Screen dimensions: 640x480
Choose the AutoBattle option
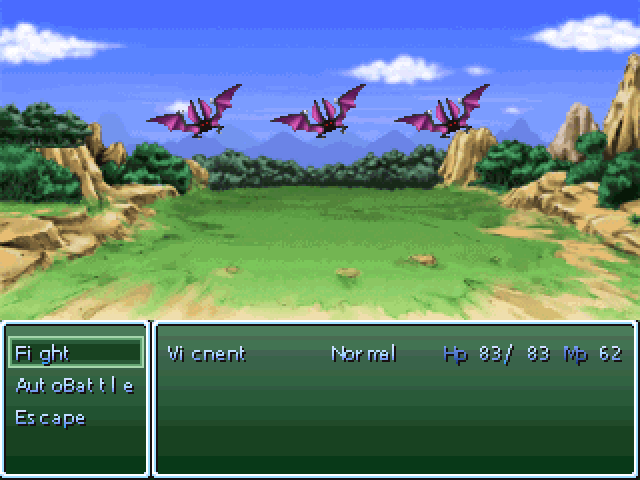74,385
